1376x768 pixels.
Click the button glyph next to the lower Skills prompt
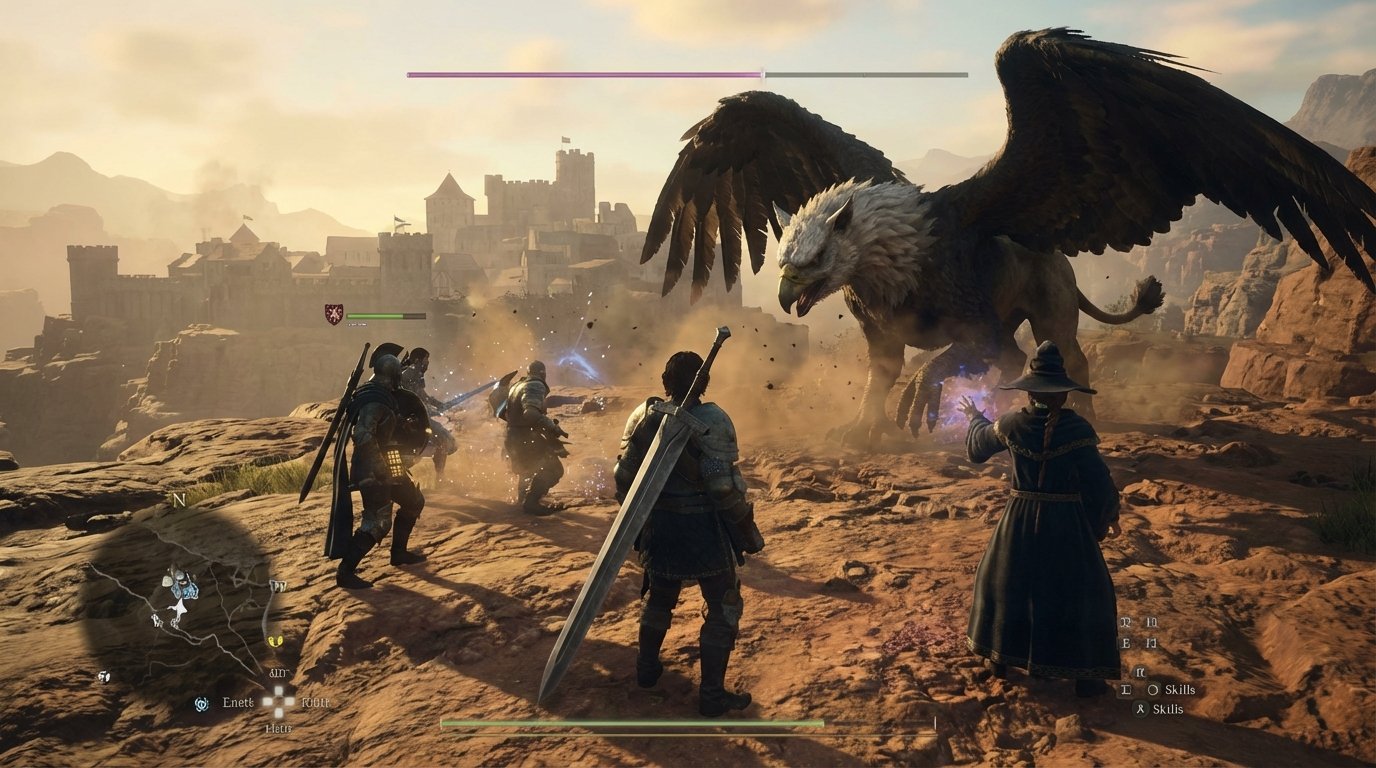click(1139, 708)
